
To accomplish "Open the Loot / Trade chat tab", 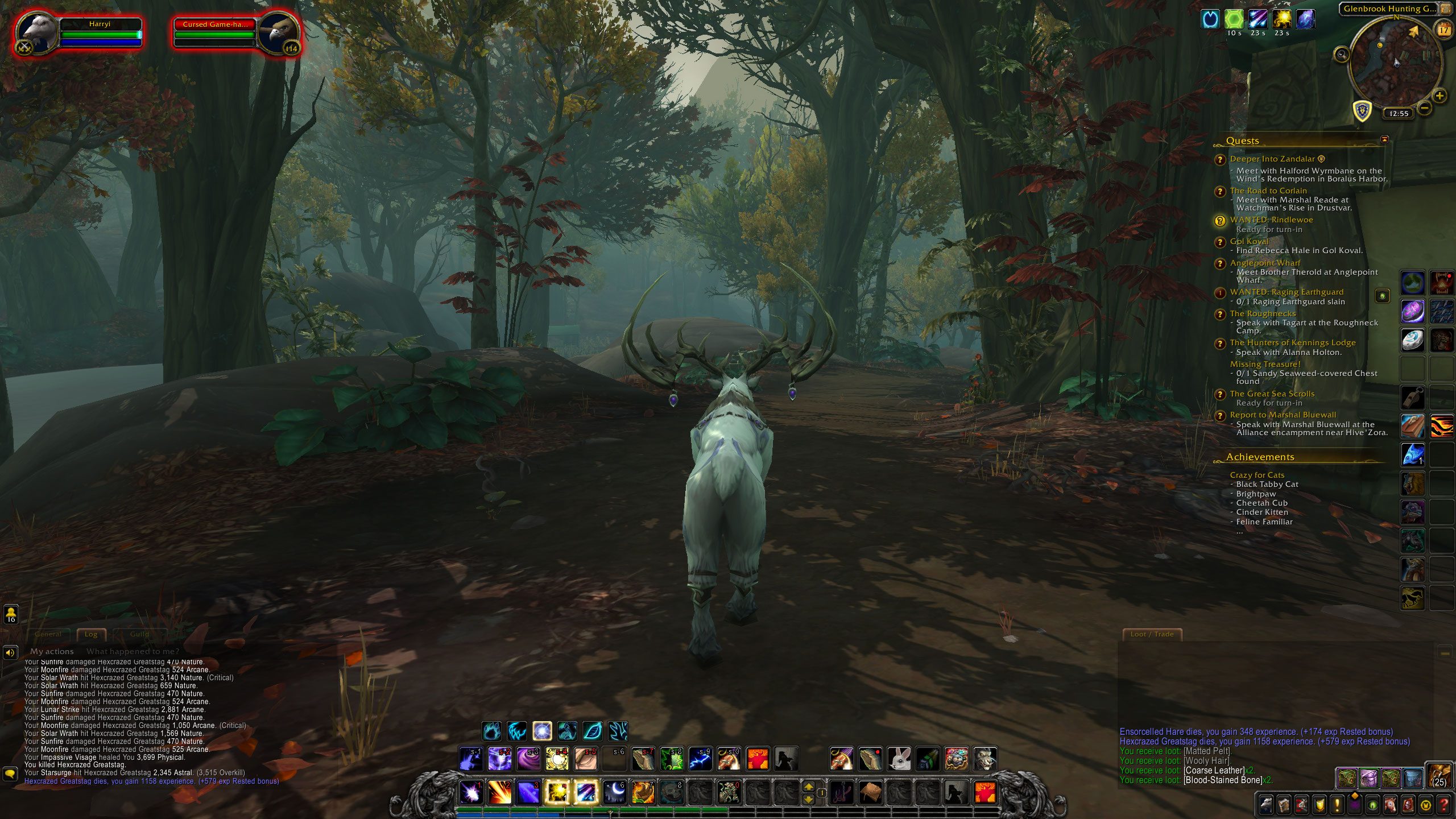I will tap(1153, 634).
